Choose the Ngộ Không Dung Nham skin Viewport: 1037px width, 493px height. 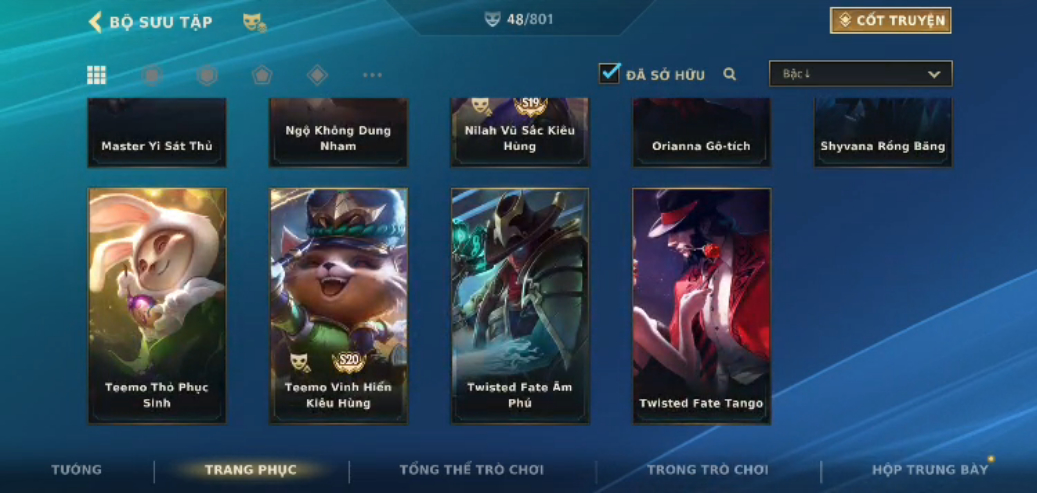pos(338,133)
